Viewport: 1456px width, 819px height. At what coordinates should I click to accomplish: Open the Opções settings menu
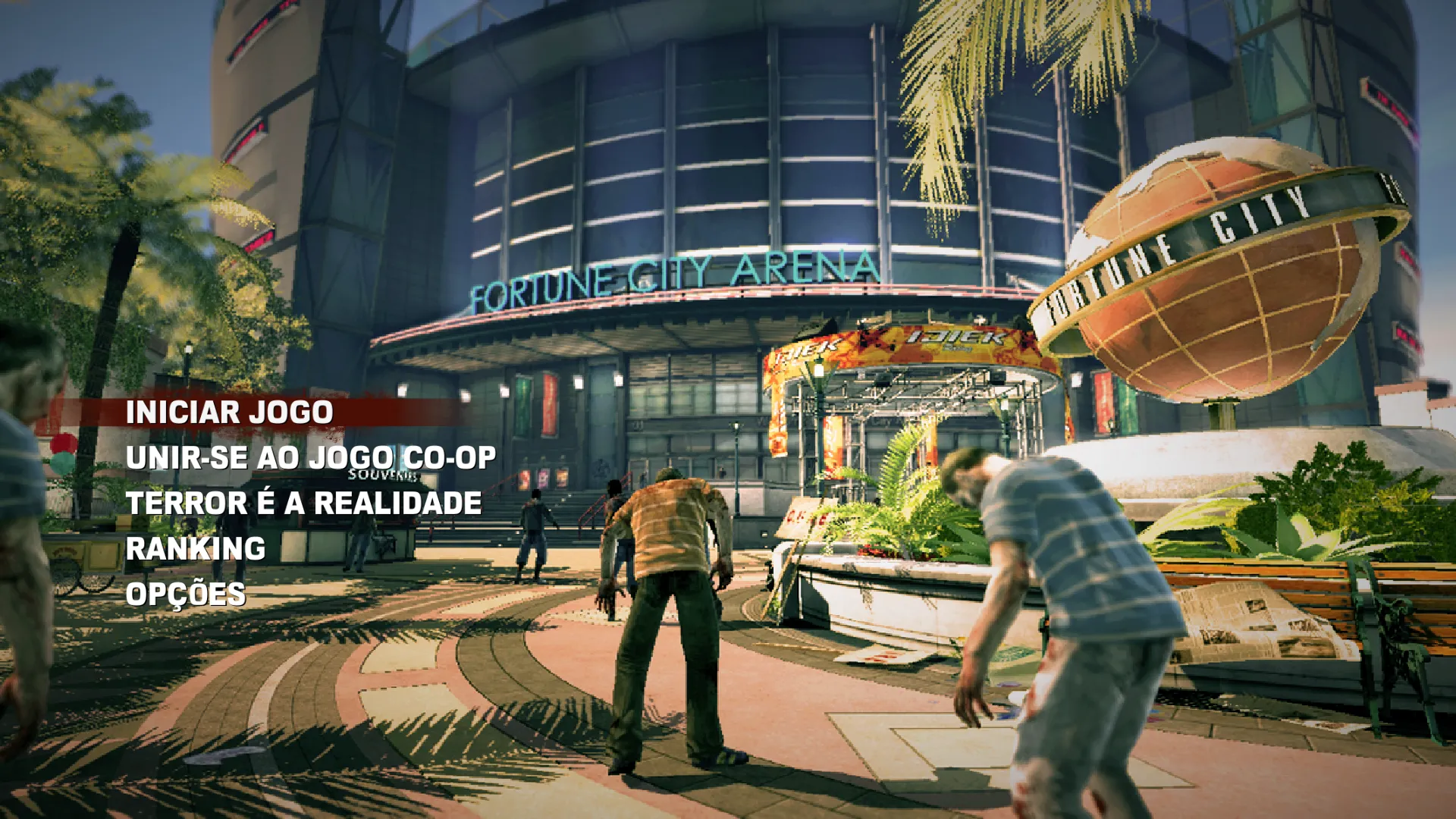[186, 595]
